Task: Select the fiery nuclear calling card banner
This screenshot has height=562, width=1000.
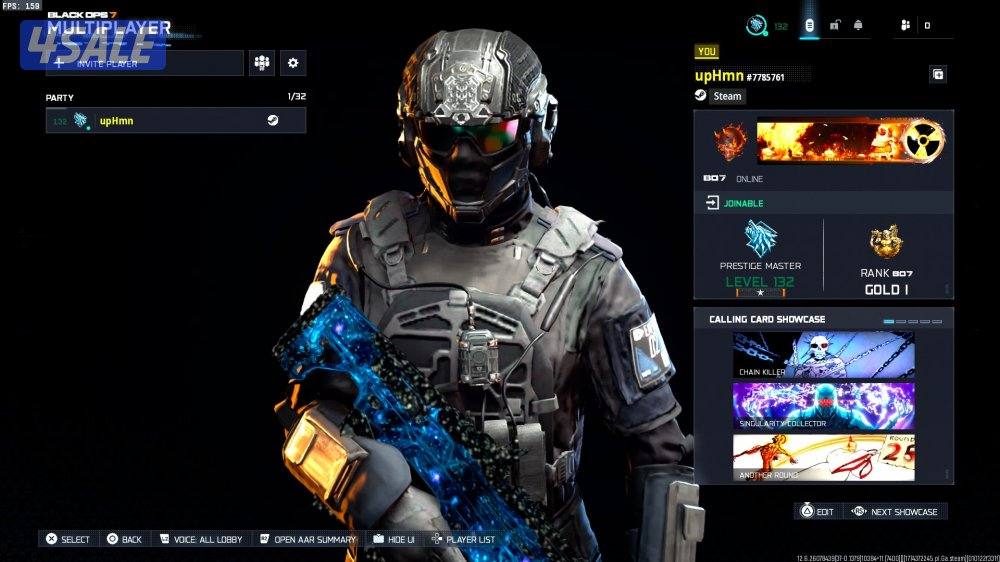Action: click(x=851, y=142)
